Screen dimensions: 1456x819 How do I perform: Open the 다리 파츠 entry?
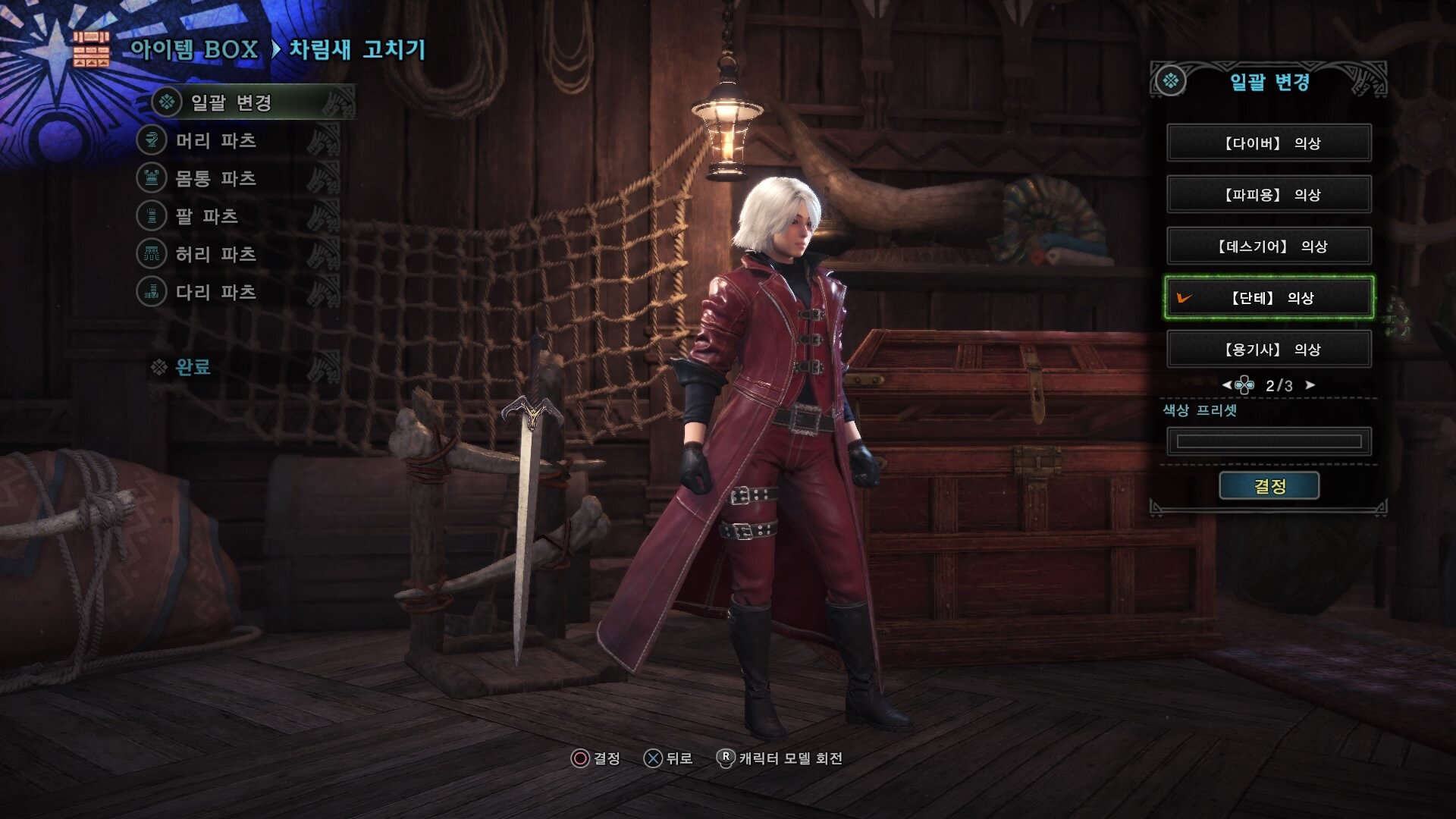tap(216, 292)
